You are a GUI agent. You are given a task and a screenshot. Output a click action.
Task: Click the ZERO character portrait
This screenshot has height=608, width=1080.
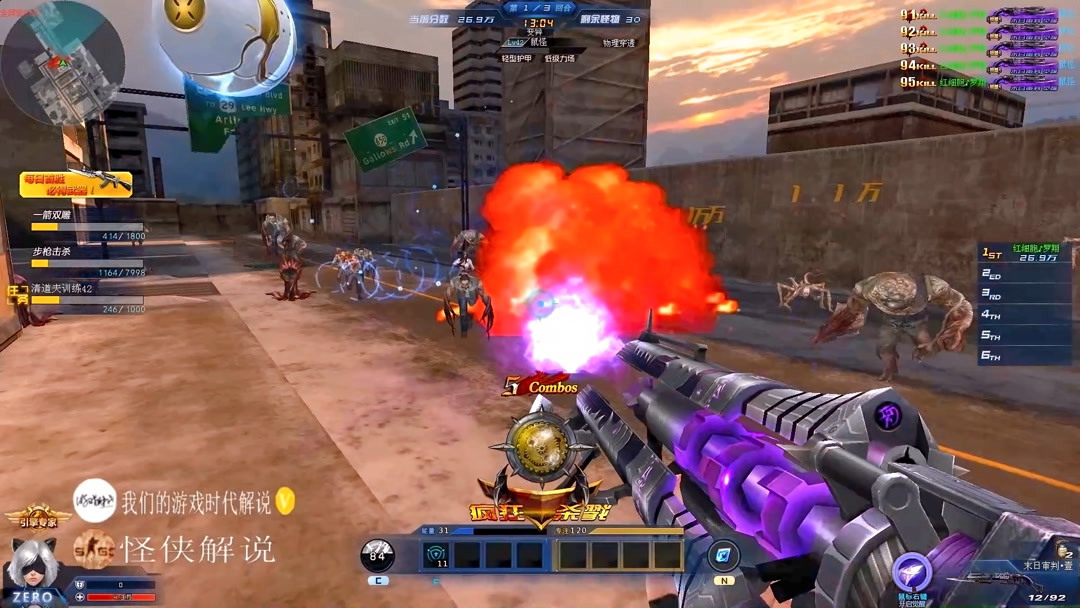point(32,570)
